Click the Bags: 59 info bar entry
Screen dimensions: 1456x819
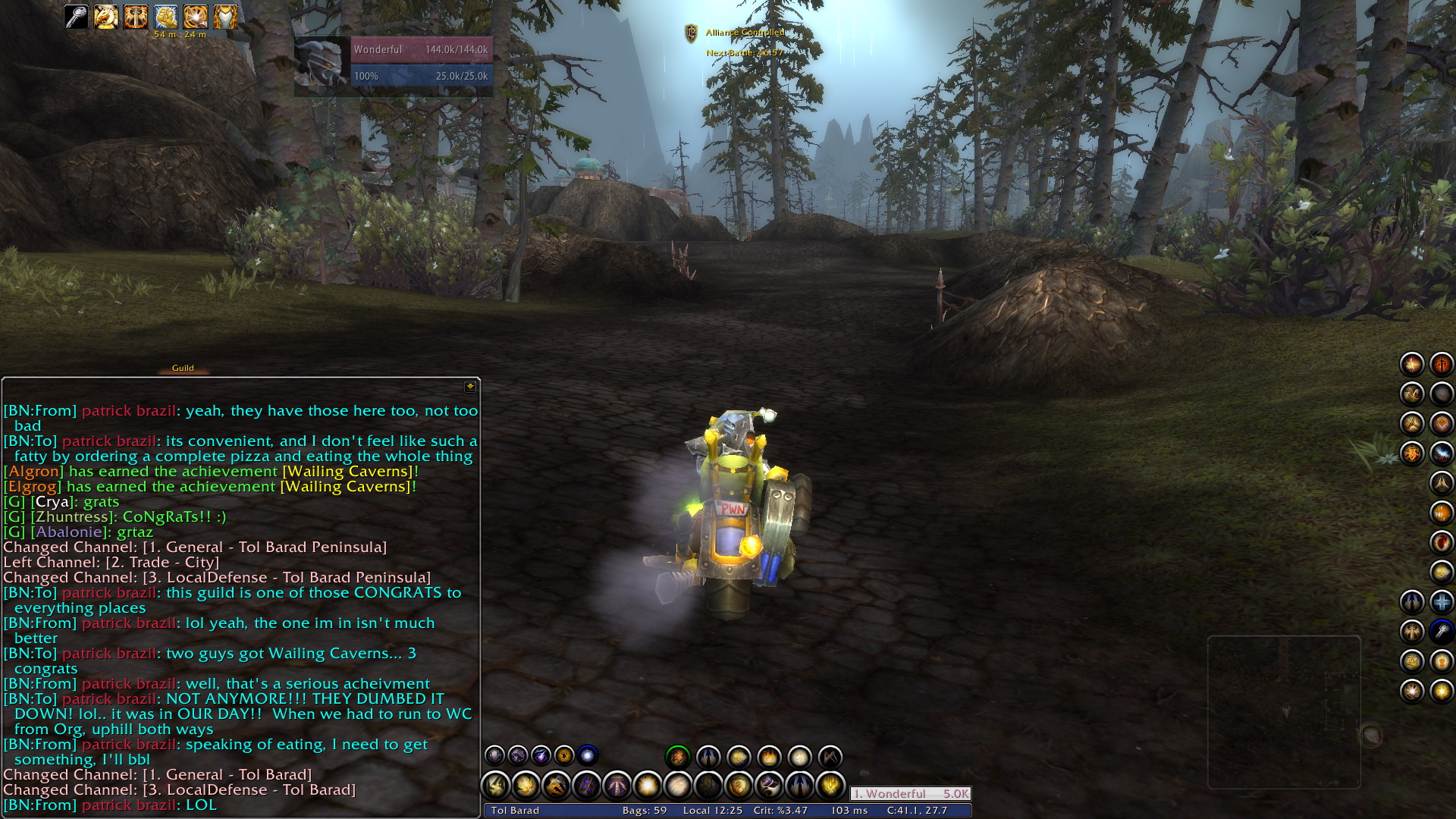coord(644,811)
